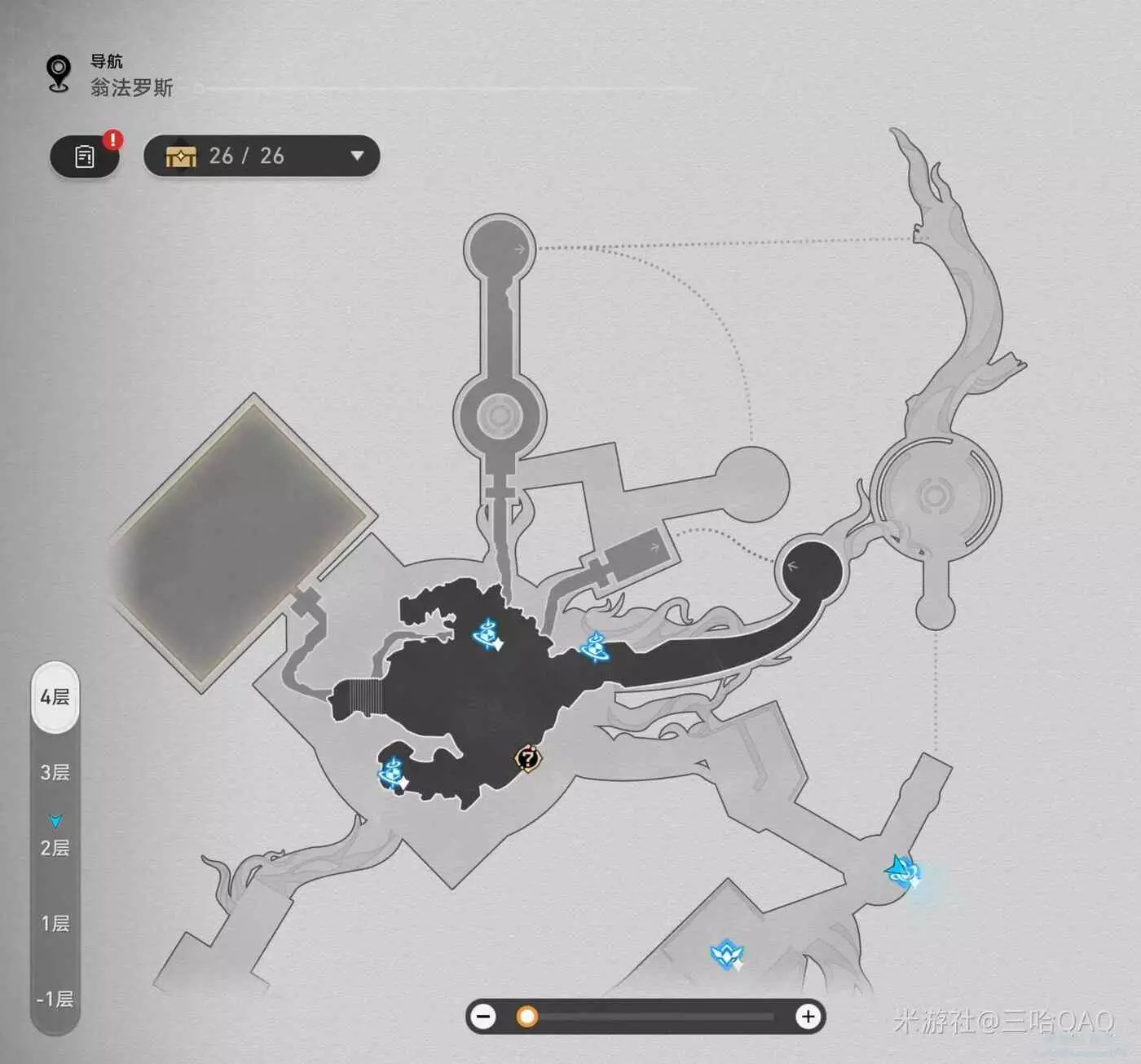This screenshot has width=1141, height=1064.
Task: View the basement floor -1层
Action: (55, 999)
